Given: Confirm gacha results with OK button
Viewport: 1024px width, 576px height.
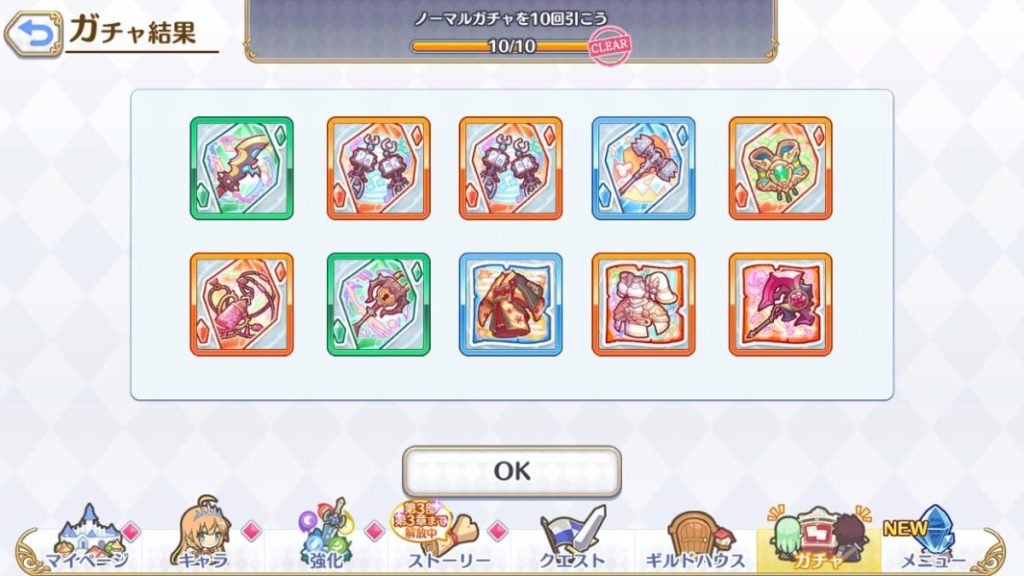Looking at the screenshot, I should pyautogui.click(x=511, y=471).
